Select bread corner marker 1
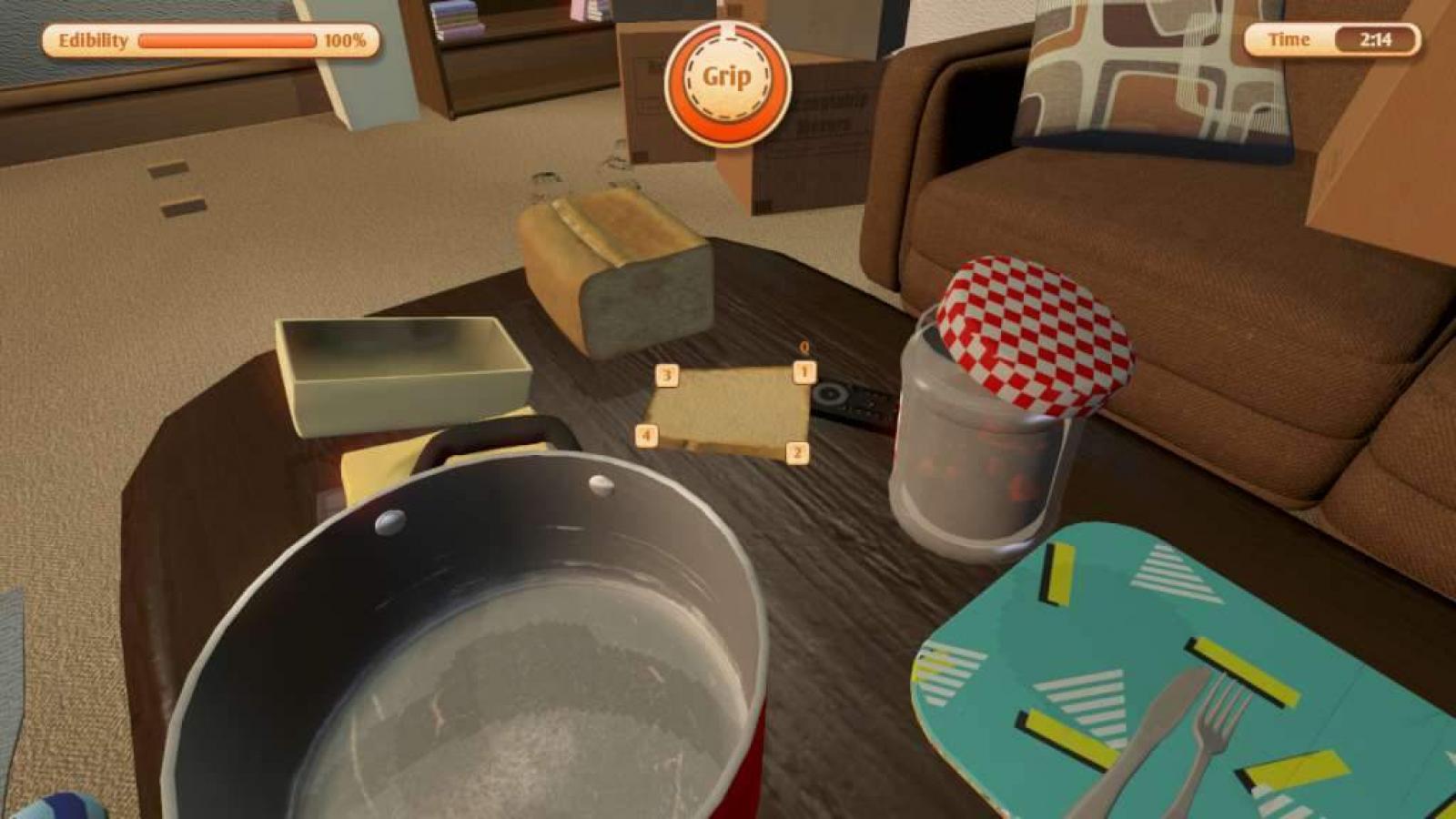The image size is (1456, 819). pos(804,372)
